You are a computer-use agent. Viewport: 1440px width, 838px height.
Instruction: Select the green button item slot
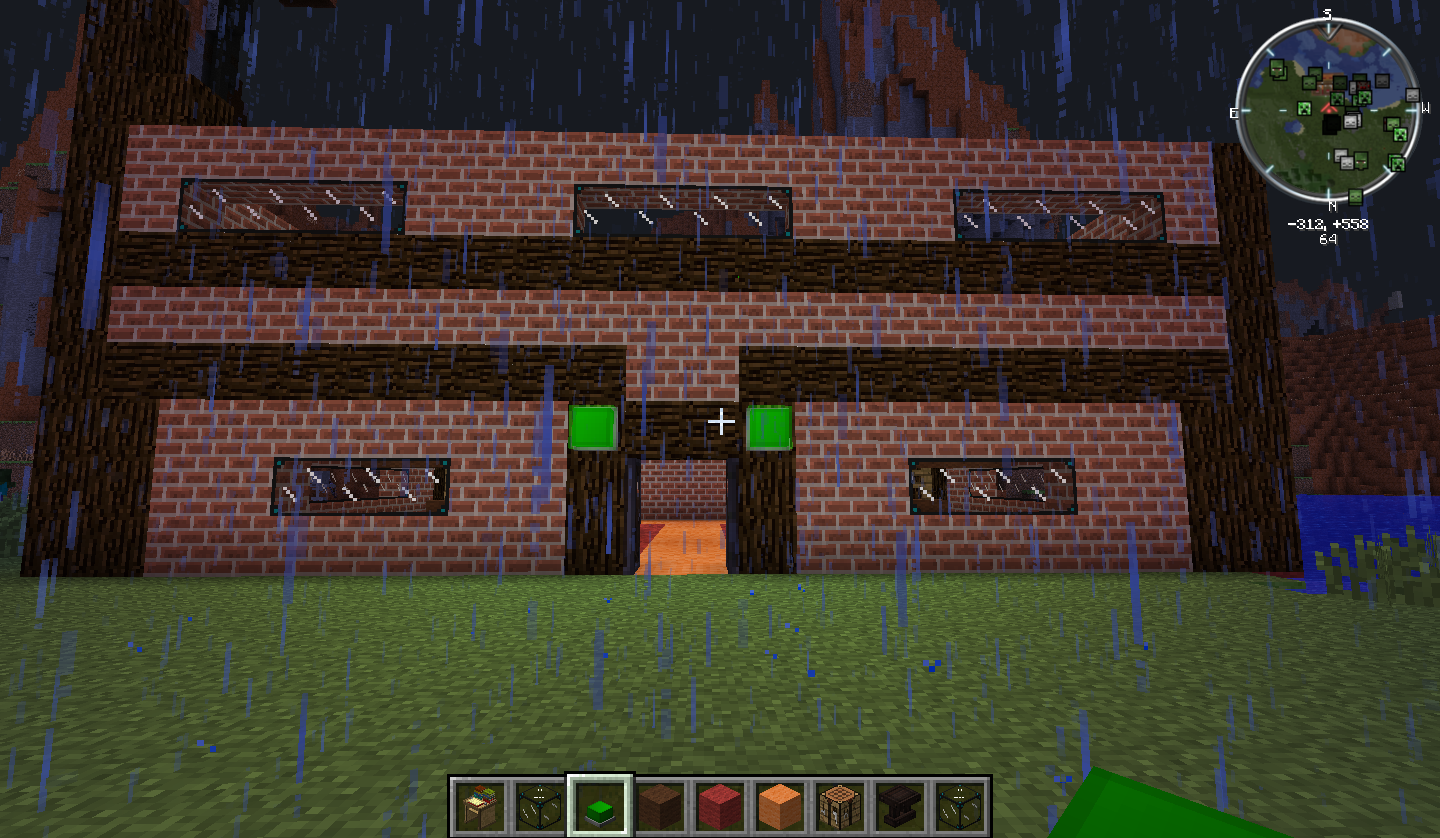click(600, 805)
